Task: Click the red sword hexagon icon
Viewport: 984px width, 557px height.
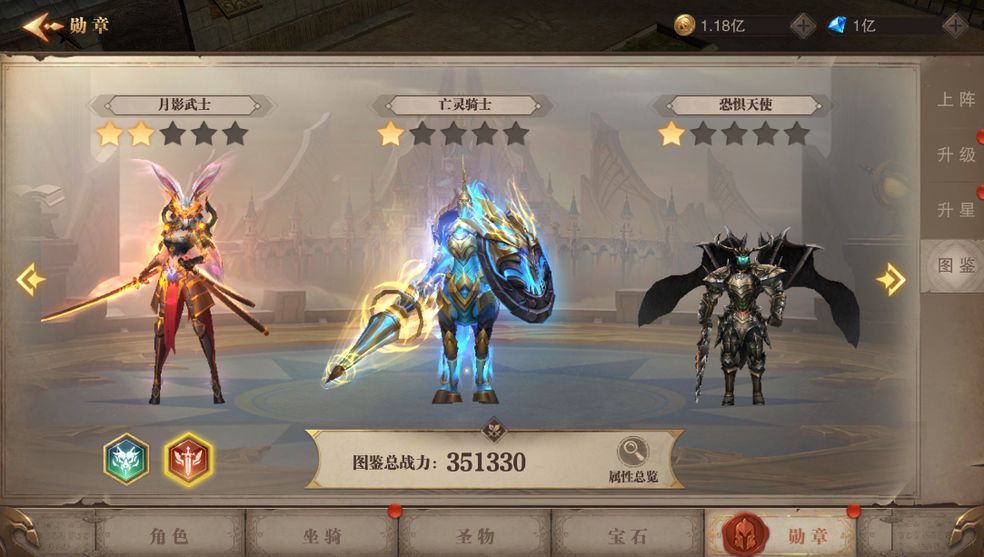Action: point(187,459)
